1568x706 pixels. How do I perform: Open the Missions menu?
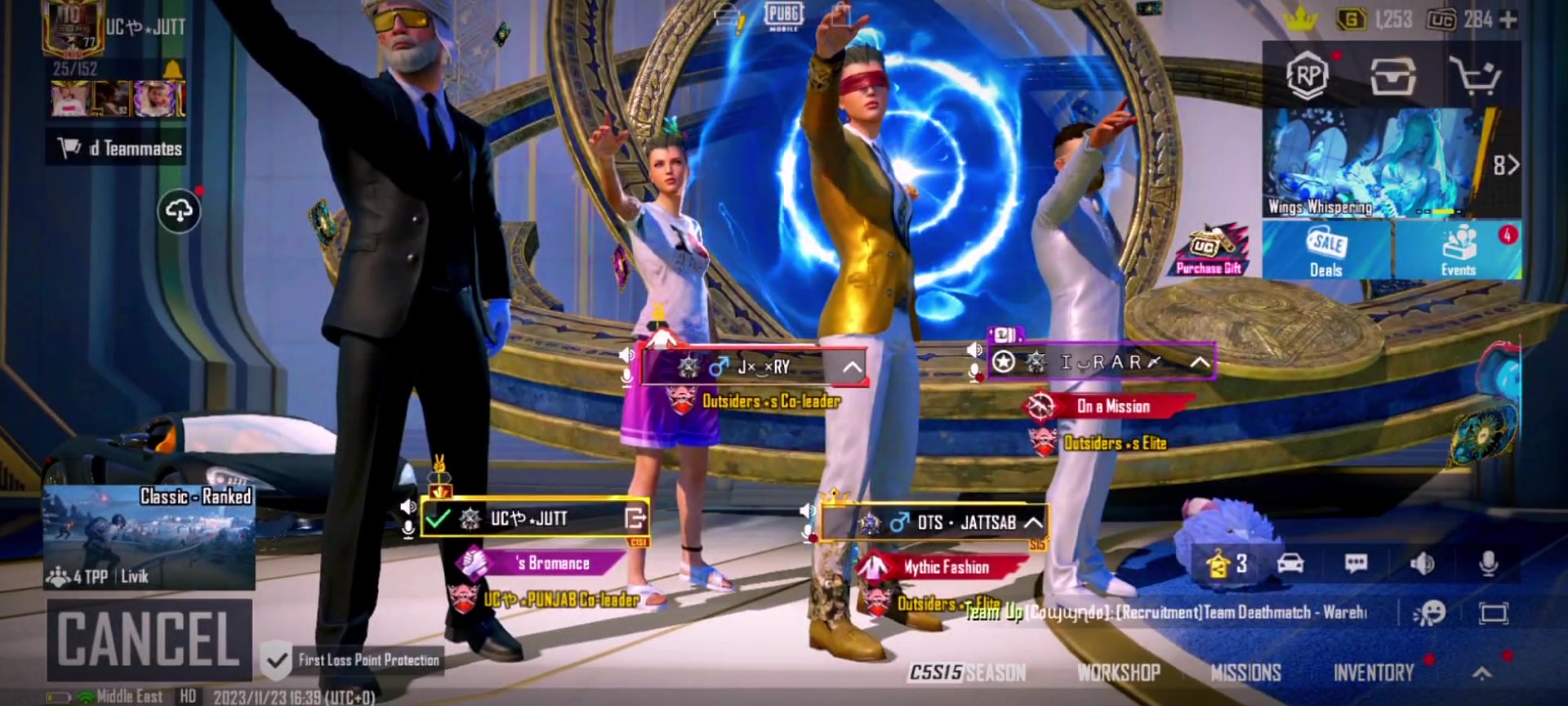[x=1245, y=672]
